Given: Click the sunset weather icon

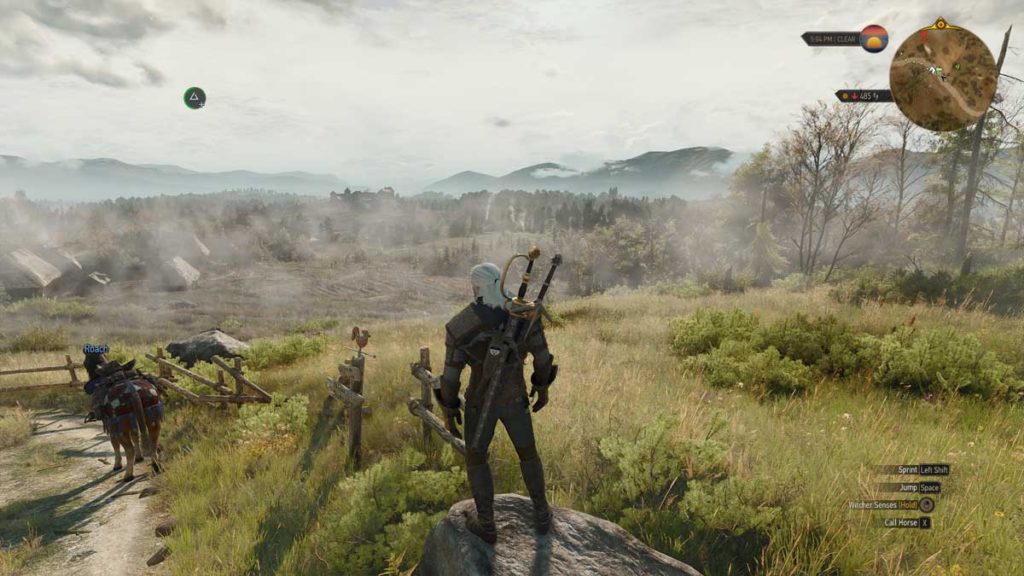Looking at the screenshot, I should [874, 38].
